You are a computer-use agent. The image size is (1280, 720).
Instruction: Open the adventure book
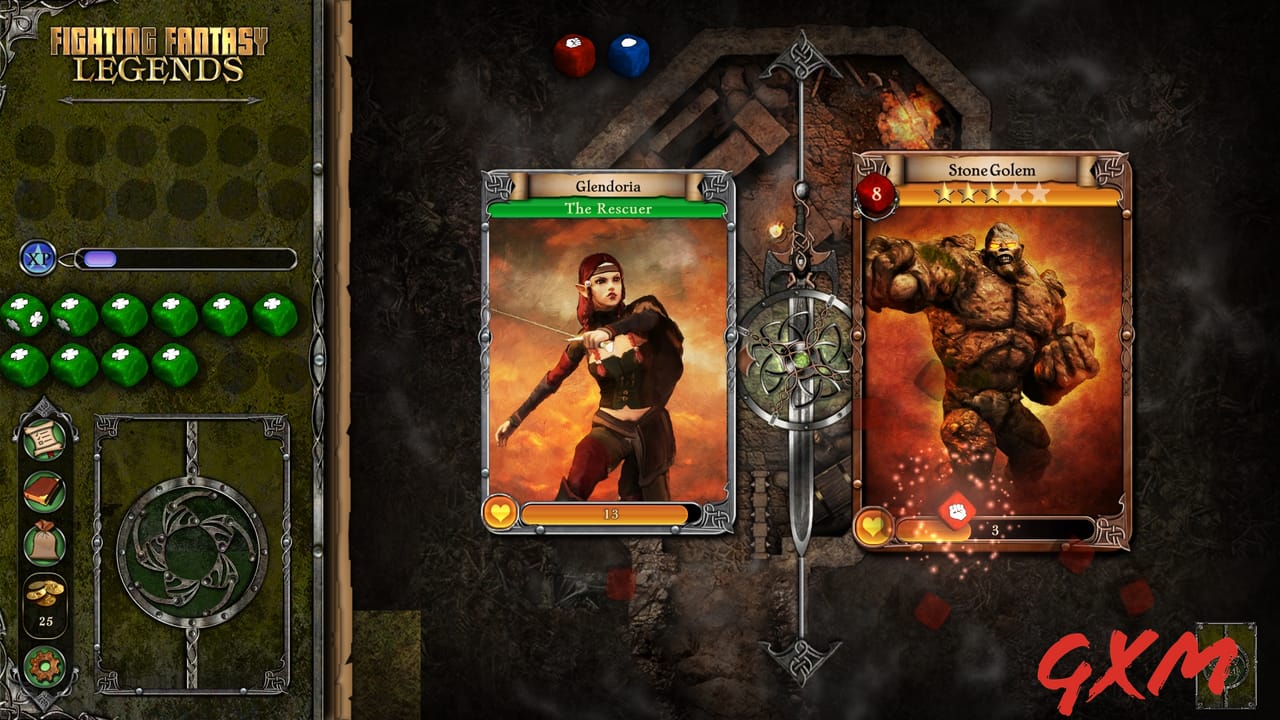pyautogui.click(x=42, y=490)
